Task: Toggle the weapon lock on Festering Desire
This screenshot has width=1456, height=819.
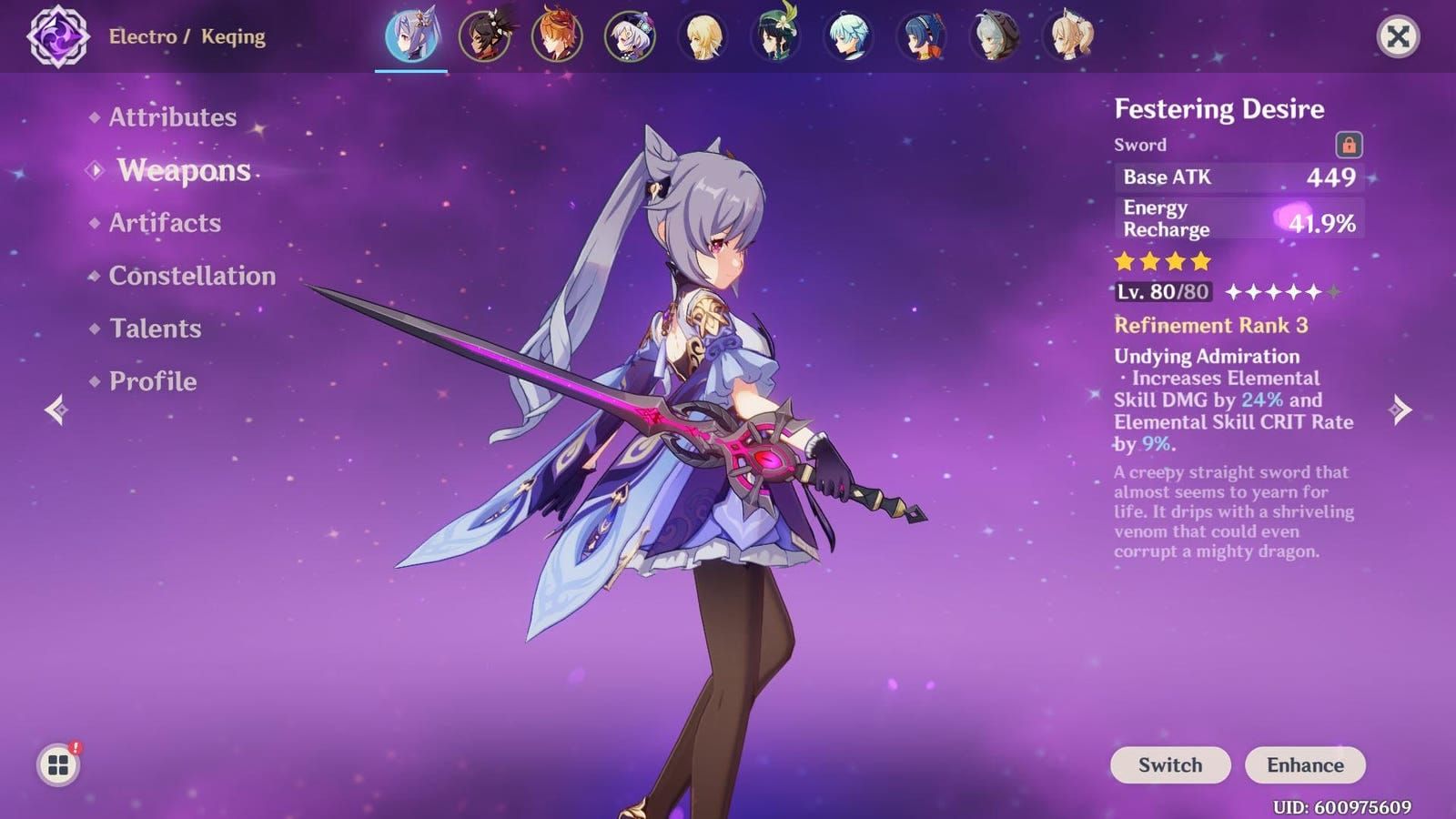Action: (x=1350, y=144)
